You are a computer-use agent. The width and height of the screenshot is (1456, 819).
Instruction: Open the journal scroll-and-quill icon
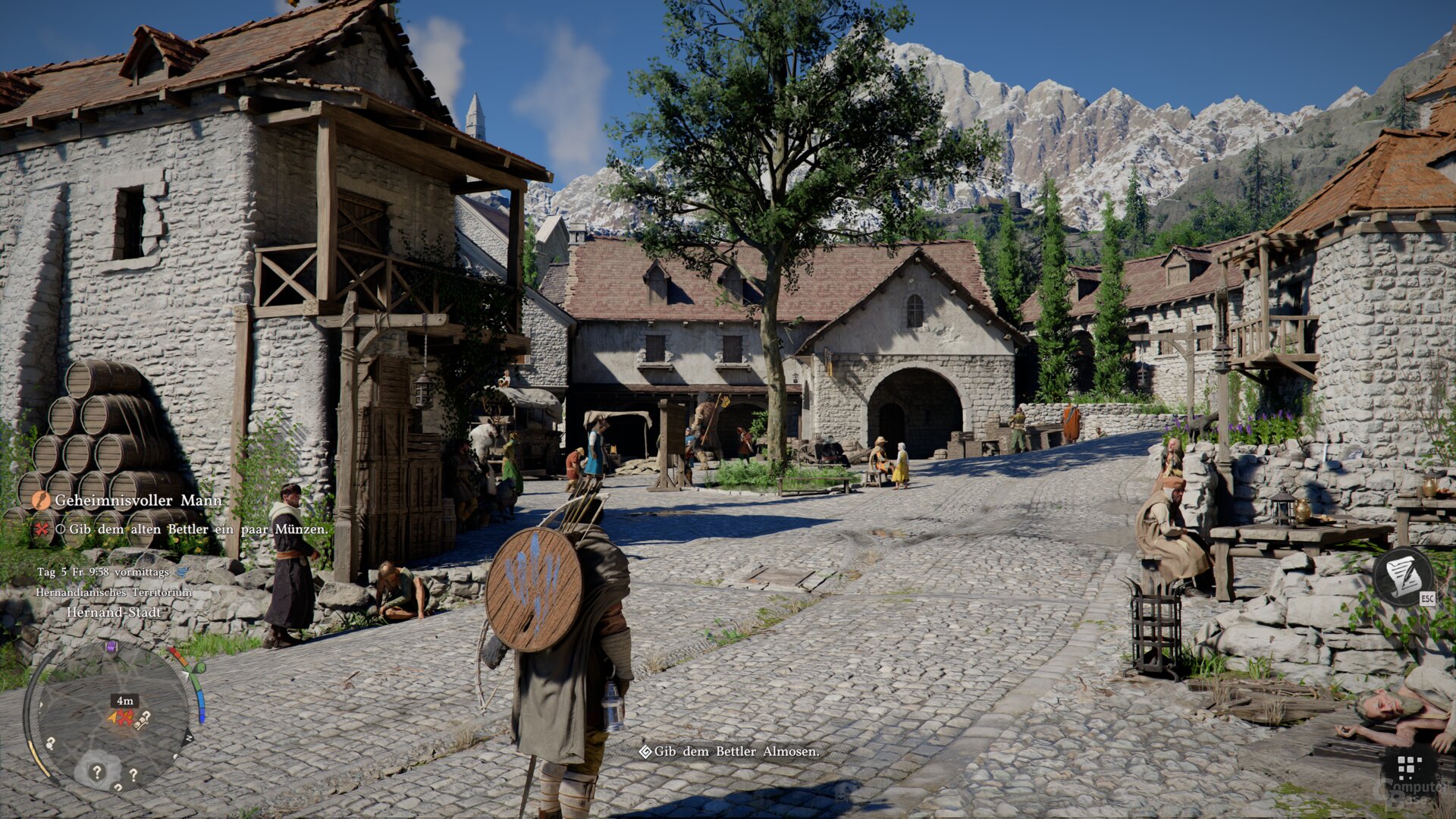pyautogui.click(x=1402, y=576)
